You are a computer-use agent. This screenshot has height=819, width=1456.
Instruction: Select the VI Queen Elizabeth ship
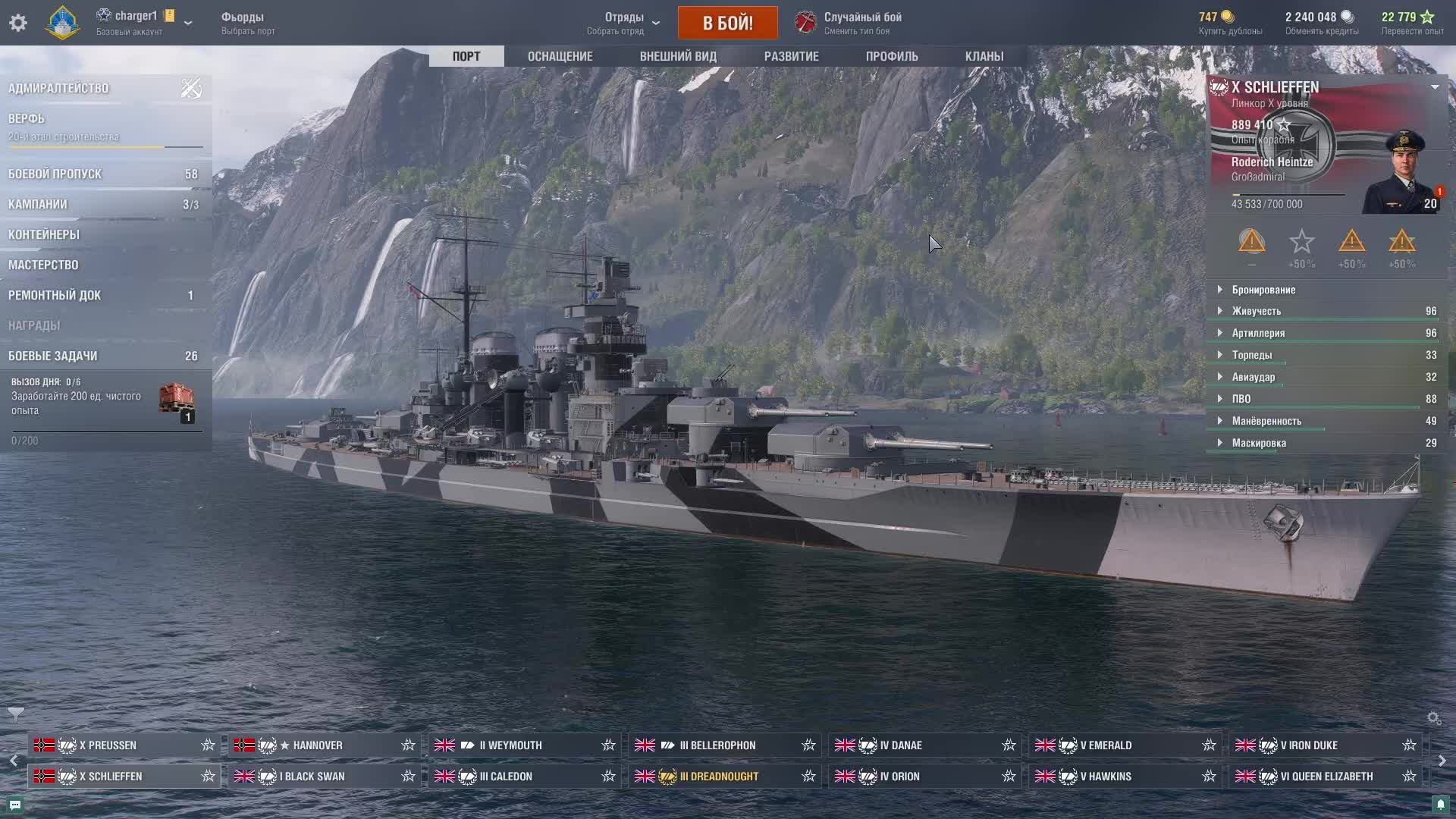coord(1326,777)
